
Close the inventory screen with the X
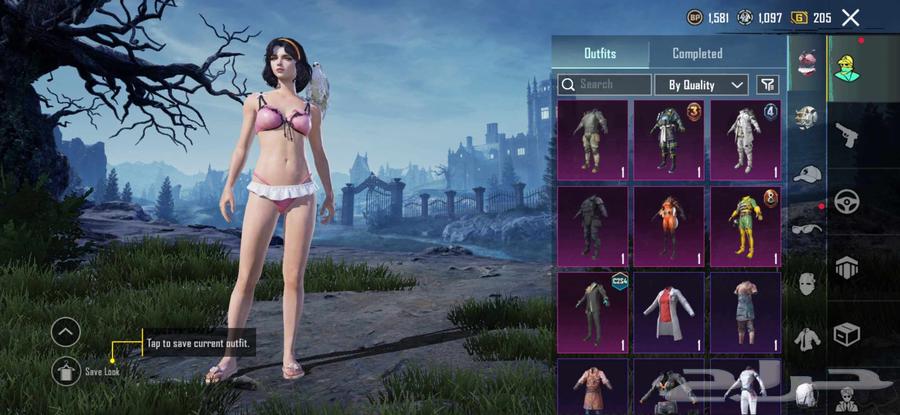(x=850, y=17)
